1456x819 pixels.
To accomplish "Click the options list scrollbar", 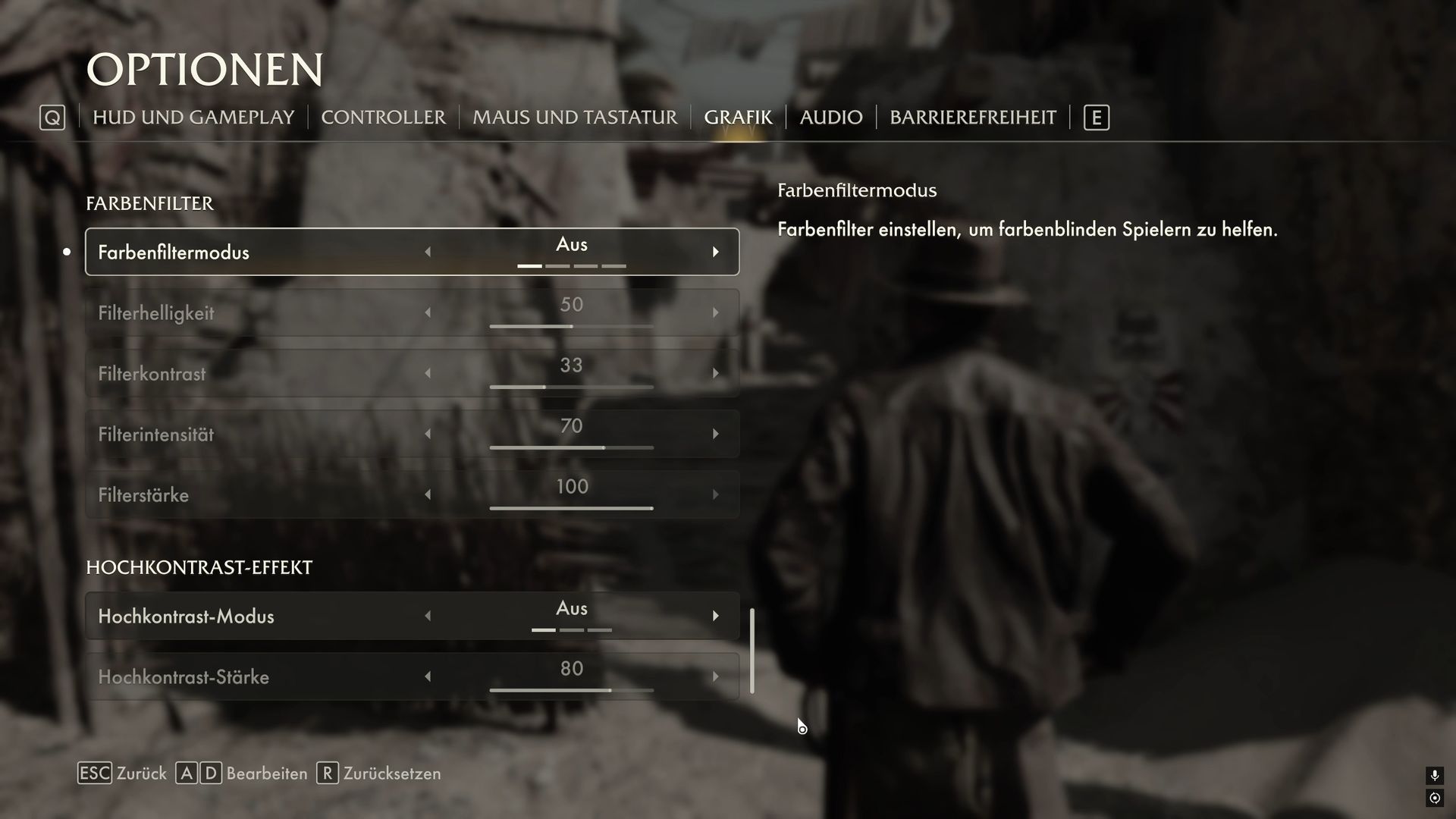I will tap(752, 651).
